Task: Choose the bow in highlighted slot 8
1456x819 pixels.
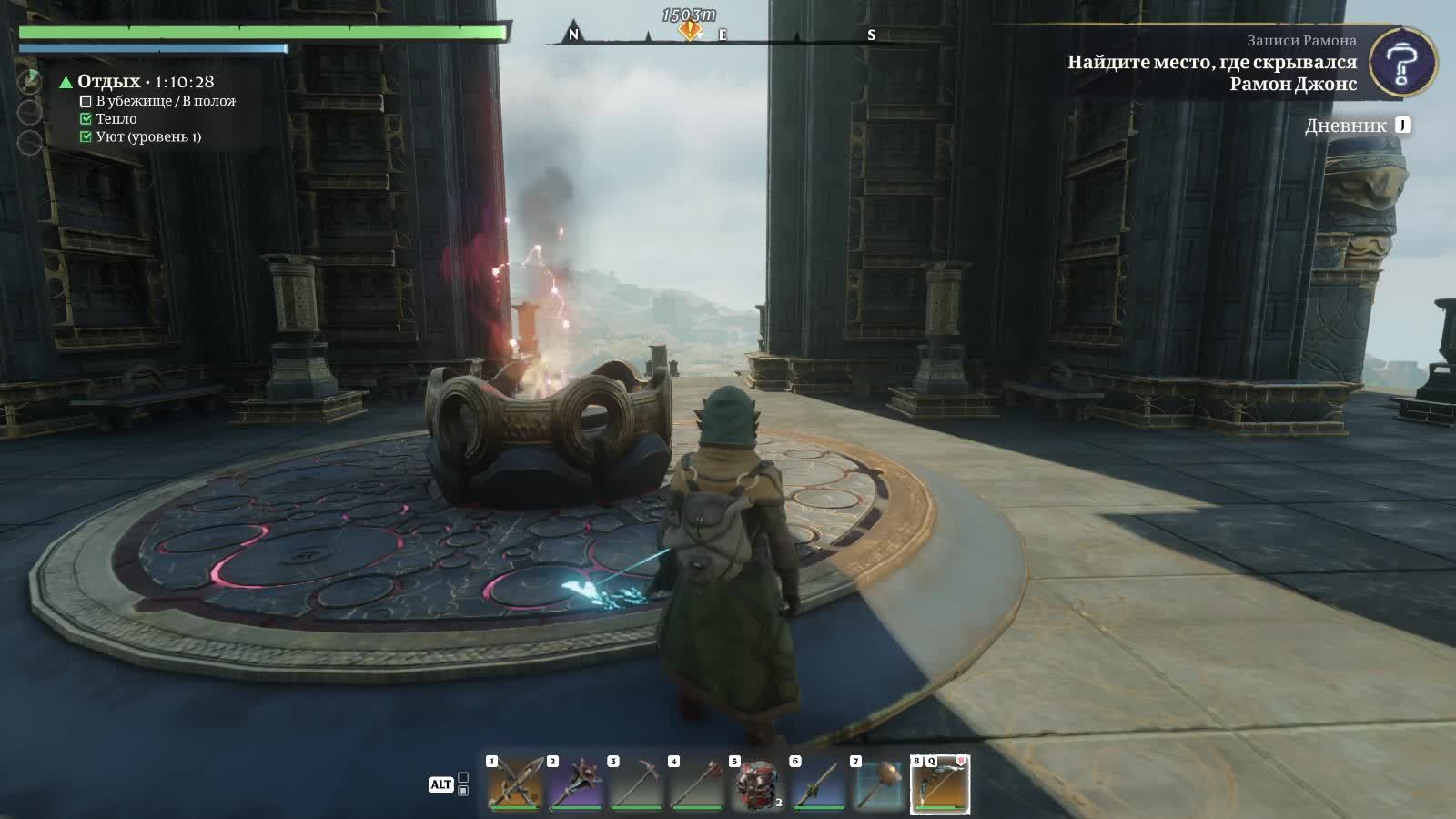Action: point(940,784)
